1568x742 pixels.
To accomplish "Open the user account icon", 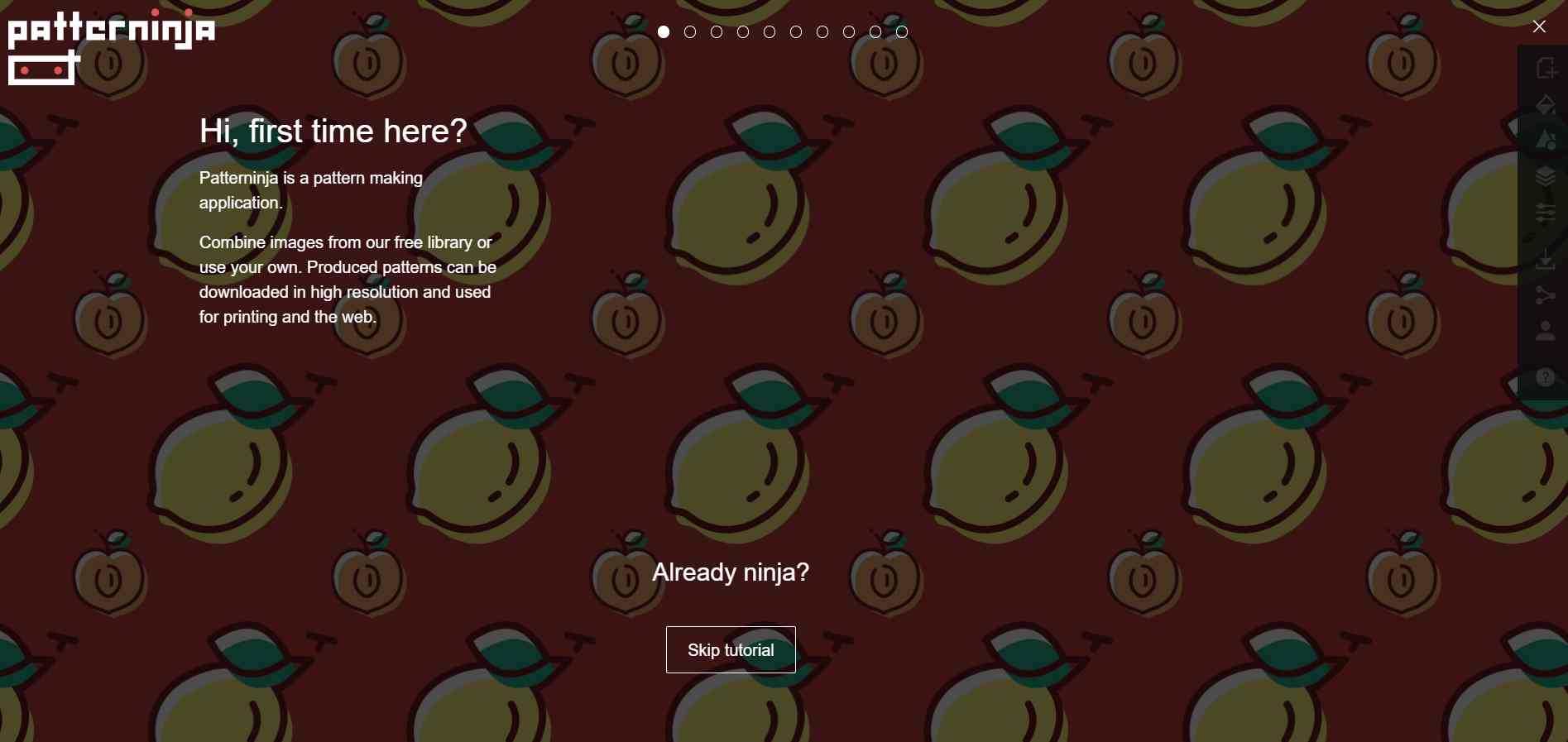I will click(1547, 332).
